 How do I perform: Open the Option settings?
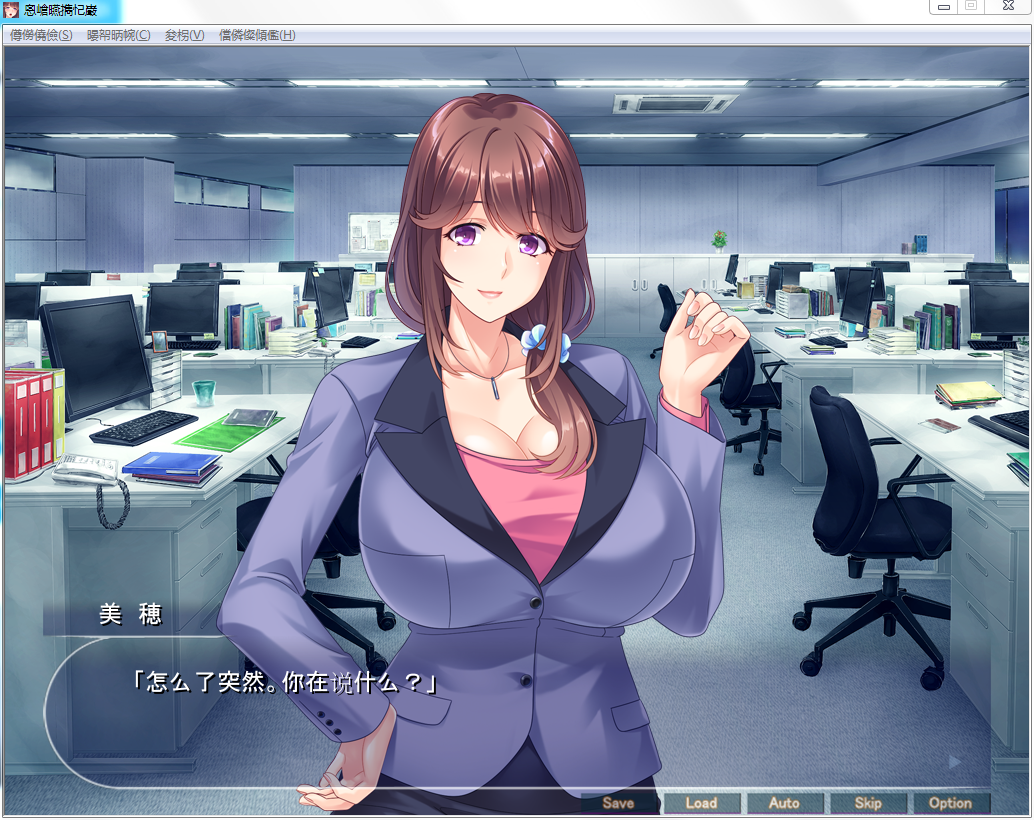tap(950, 803)
